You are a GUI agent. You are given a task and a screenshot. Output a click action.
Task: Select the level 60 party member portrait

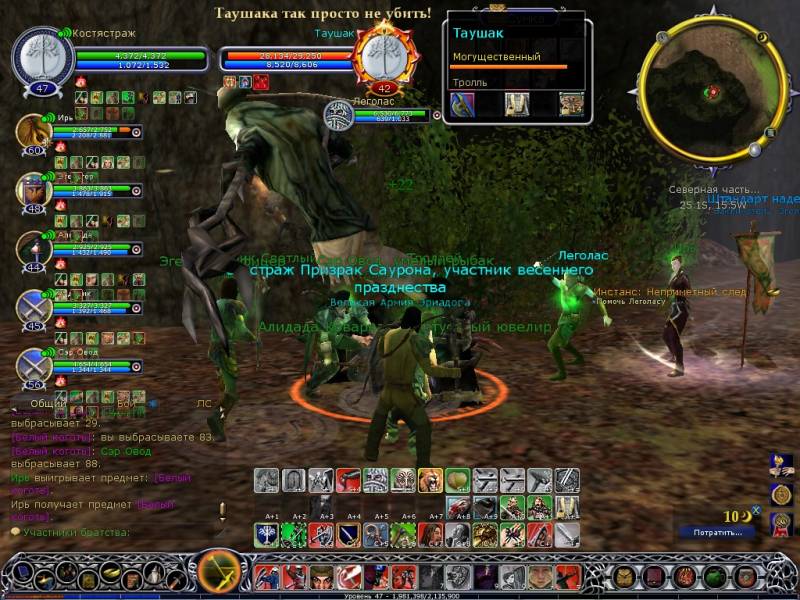point(32,133)
